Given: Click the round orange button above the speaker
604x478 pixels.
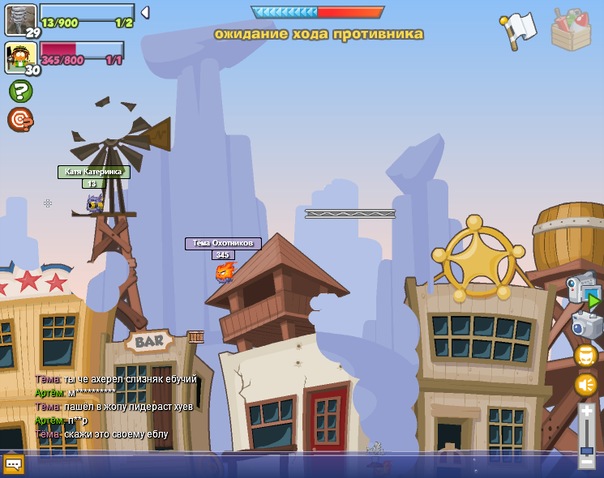Looking at the screenshot, I should pyautogui.click(x=586, y=355).
